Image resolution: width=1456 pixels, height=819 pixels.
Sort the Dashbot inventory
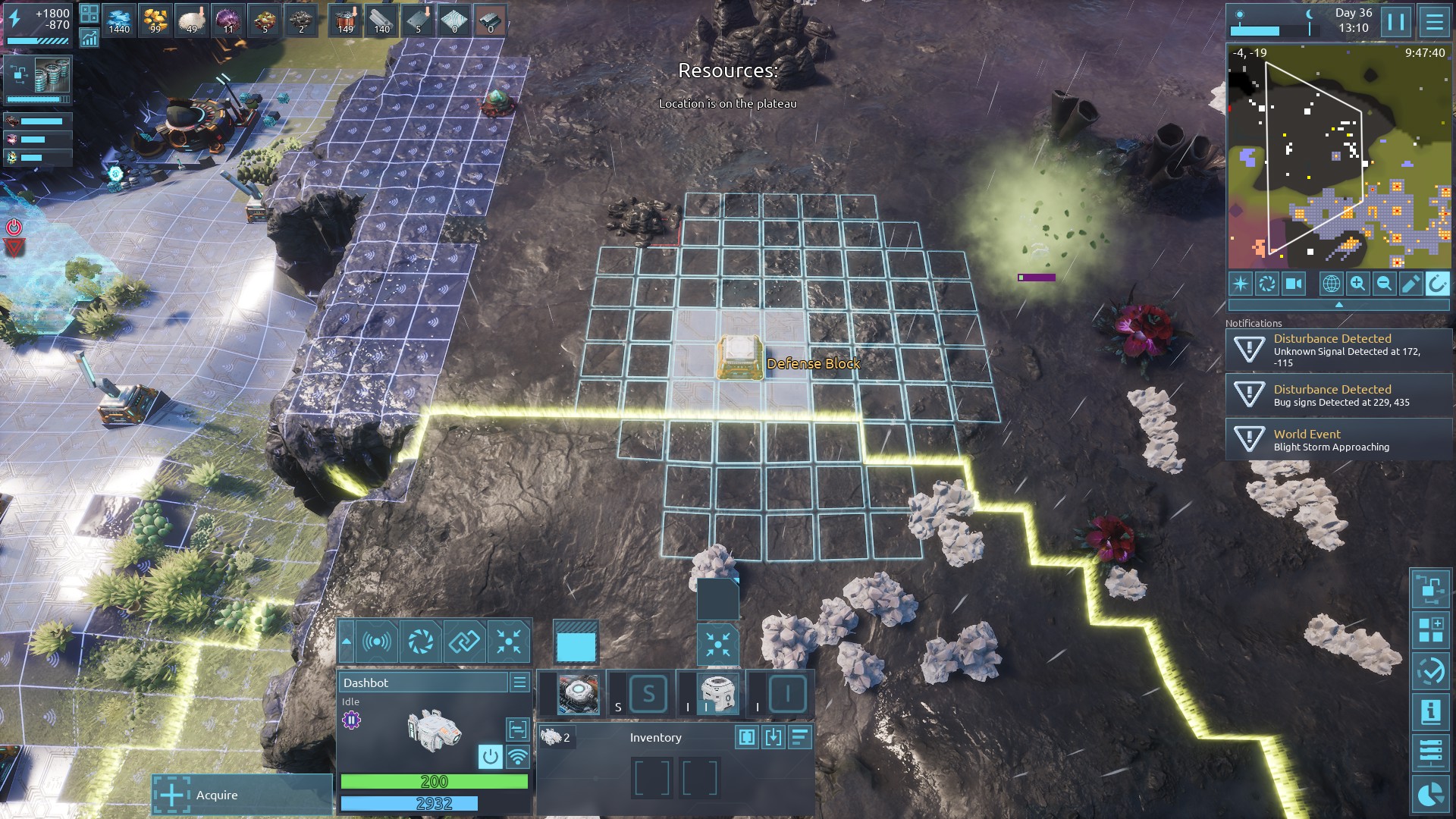coord(800,737)
